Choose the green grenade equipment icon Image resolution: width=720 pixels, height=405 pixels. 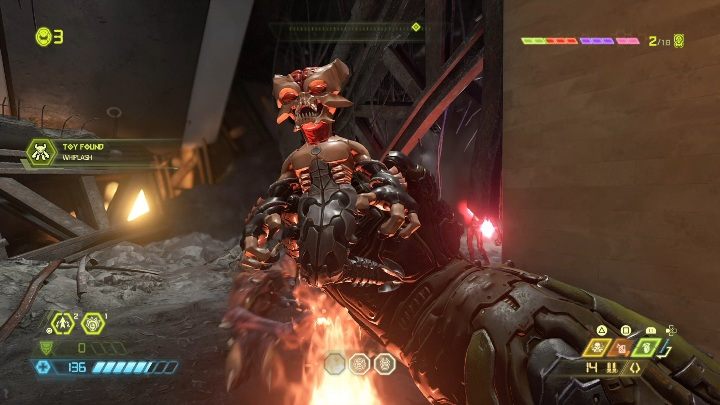[x=647, y=348]
